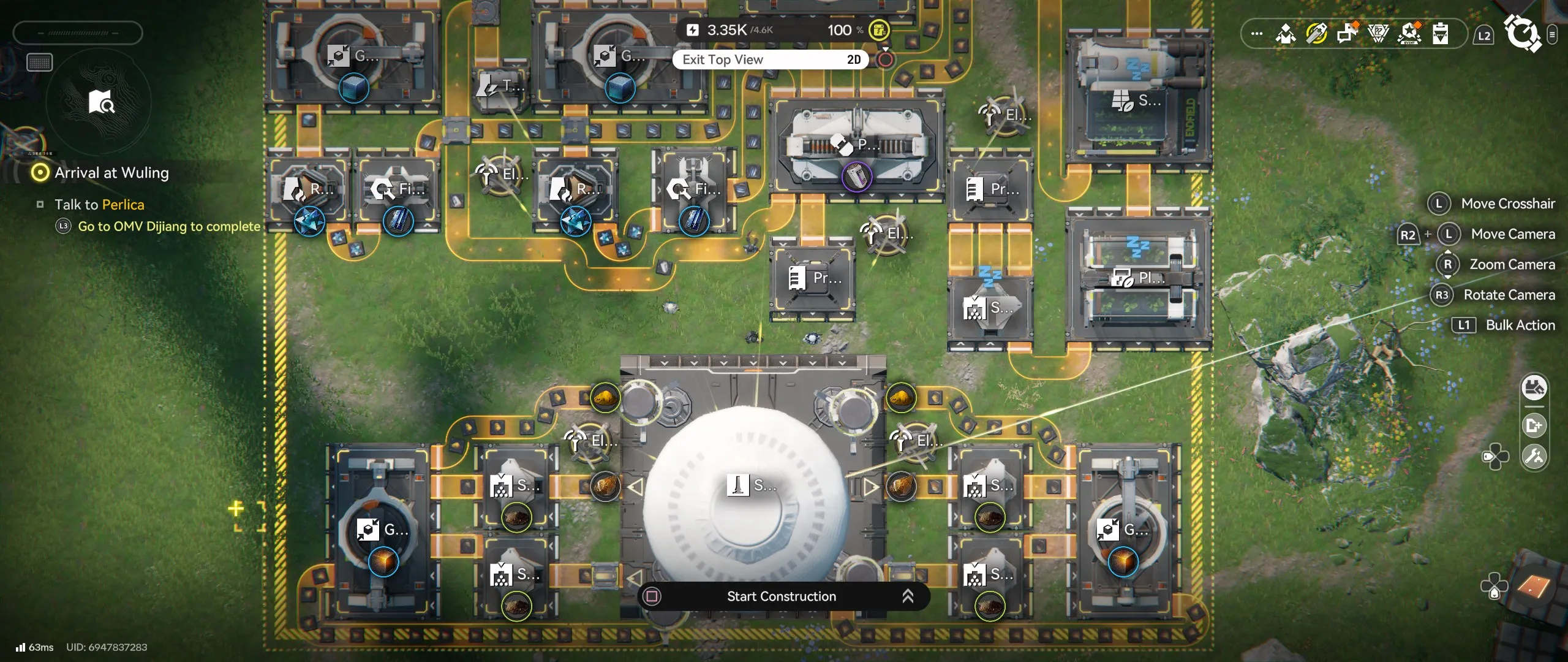Click the Start Construction button
Viewport: 1568px width, 662px height.
tap(781, 596)
